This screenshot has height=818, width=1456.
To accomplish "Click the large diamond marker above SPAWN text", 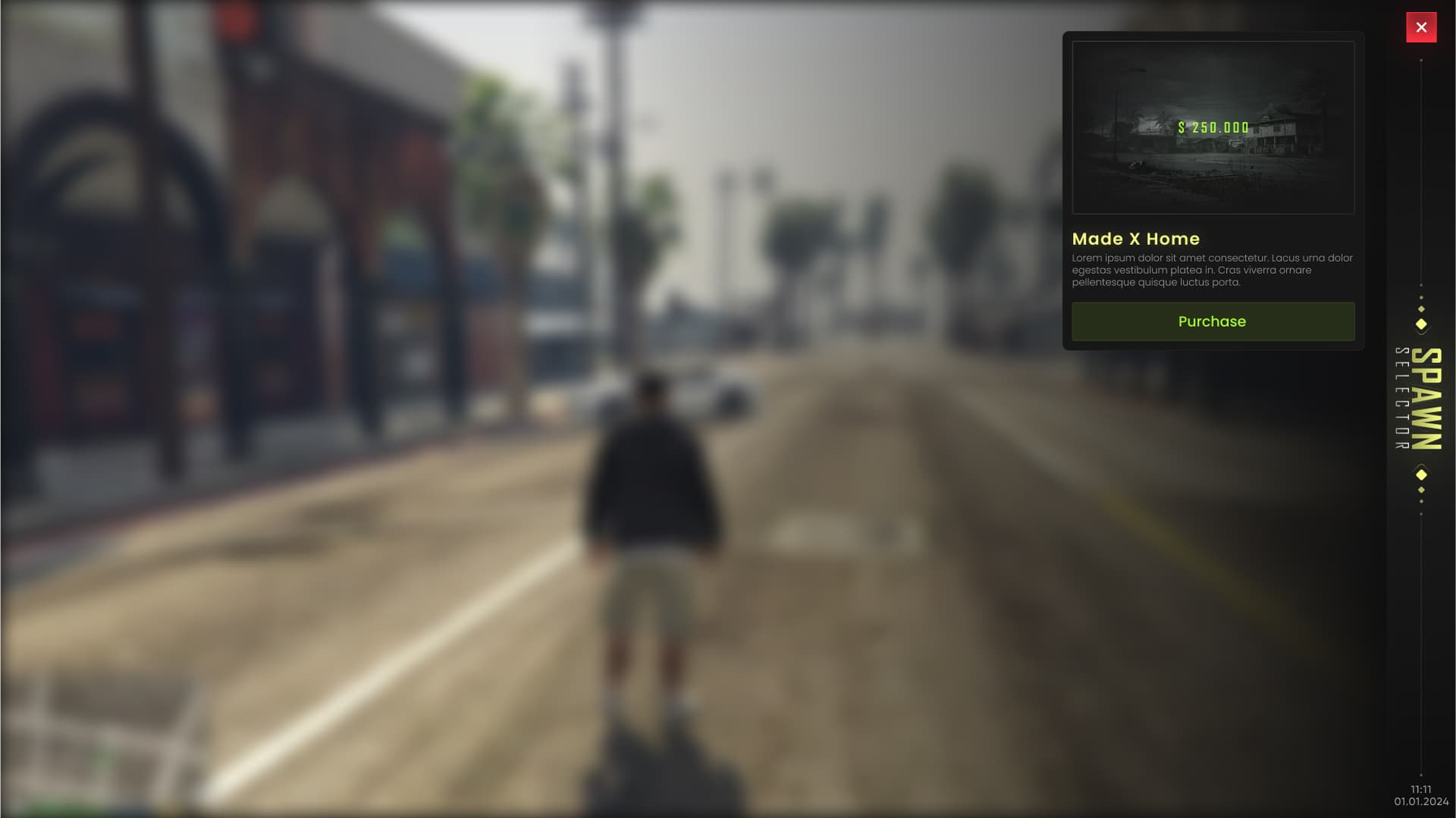I will (x=1420, y=324).
